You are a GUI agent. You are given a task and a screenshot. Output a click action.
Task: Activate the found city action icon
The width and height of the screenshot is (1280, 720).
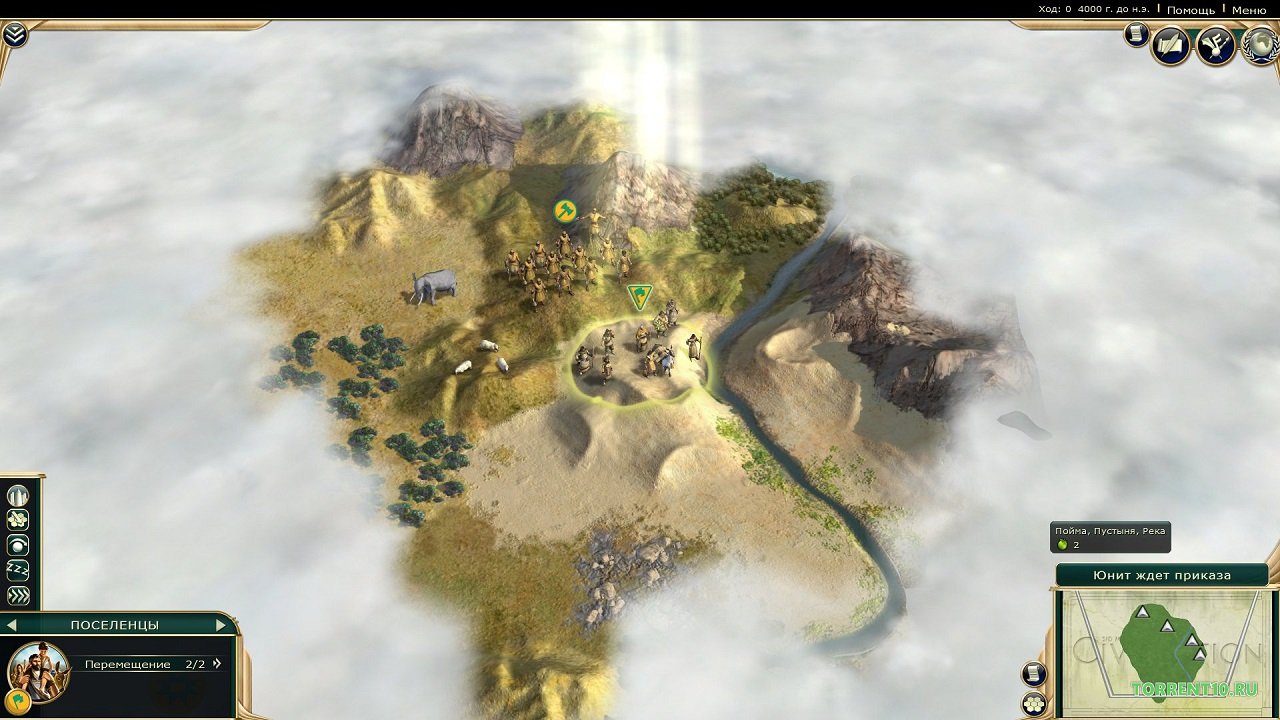point(18,496)
